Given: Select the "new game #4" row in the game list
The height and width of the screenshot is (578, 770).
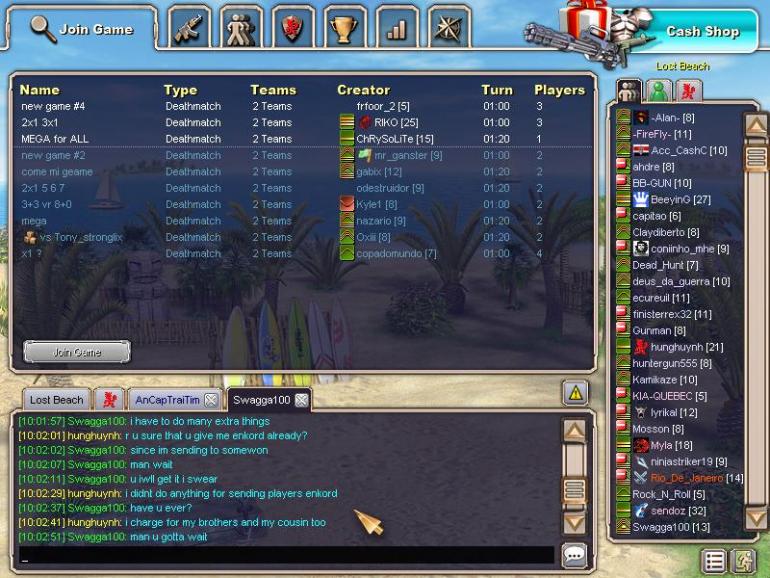Looking at the screenshot, I should (53, 106).
